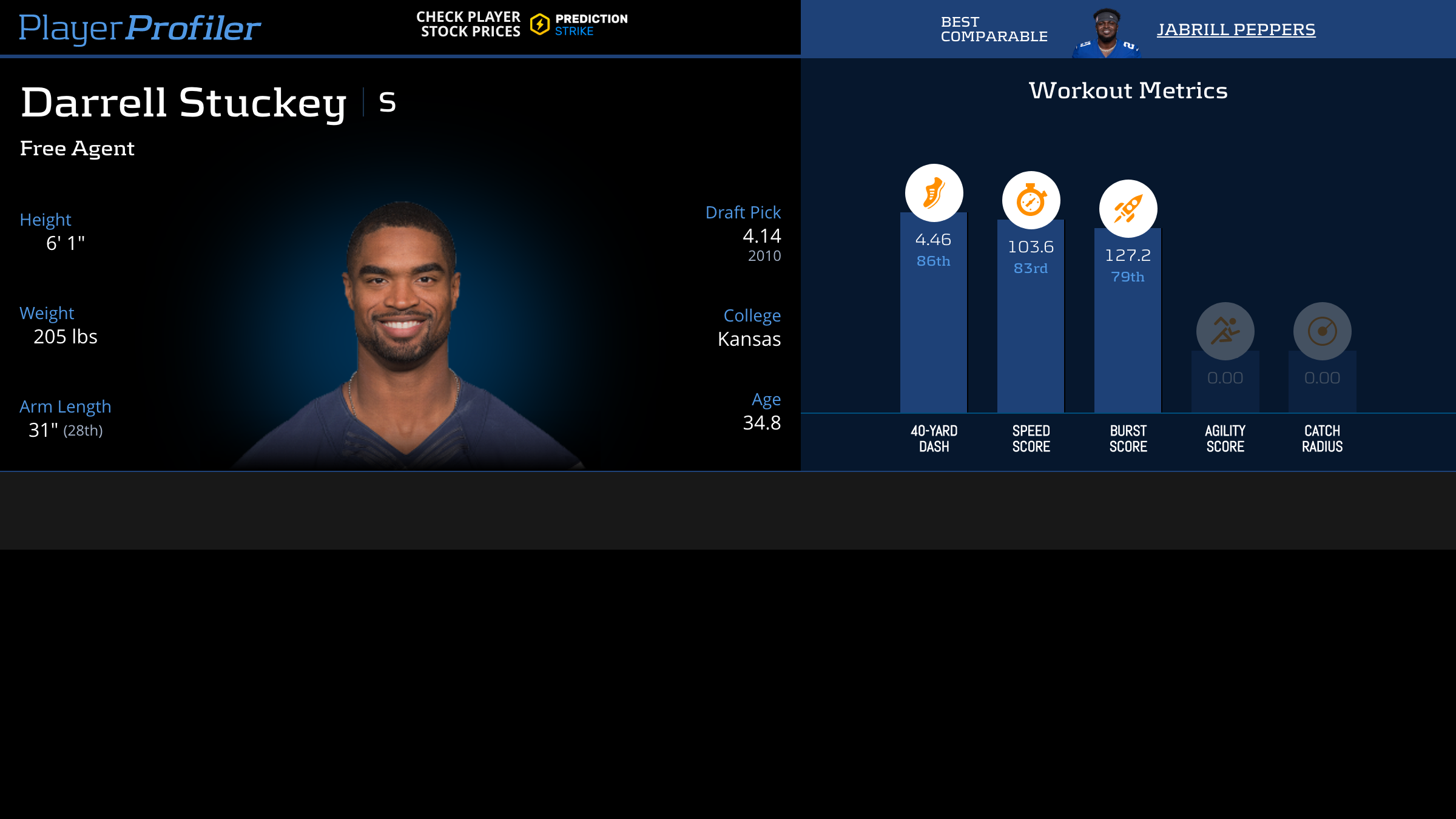Select the Burst Score rocket icon

click(1128, 209)
